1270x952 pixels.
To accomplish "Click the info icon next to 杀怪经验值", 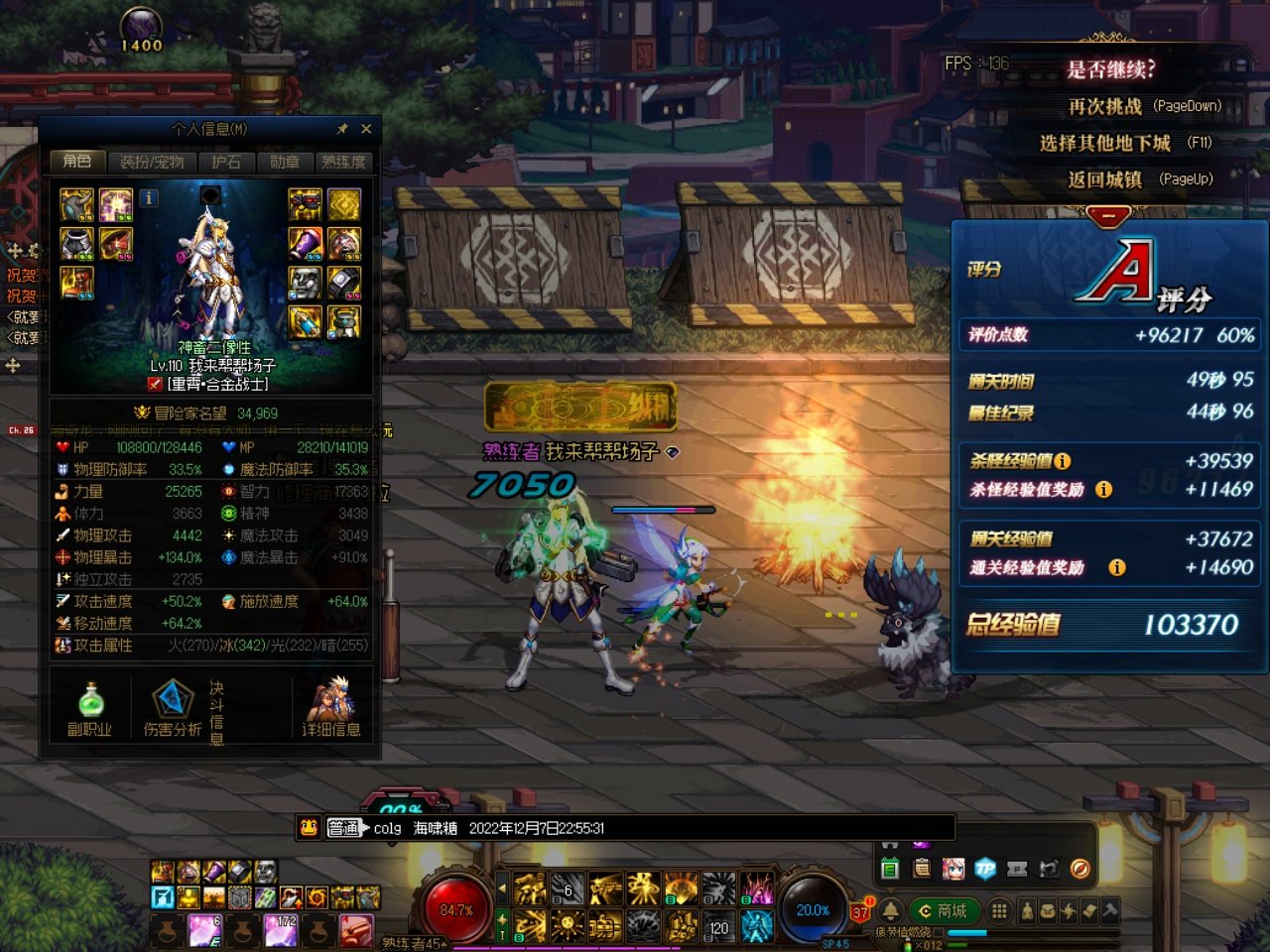I will 1063,461.
